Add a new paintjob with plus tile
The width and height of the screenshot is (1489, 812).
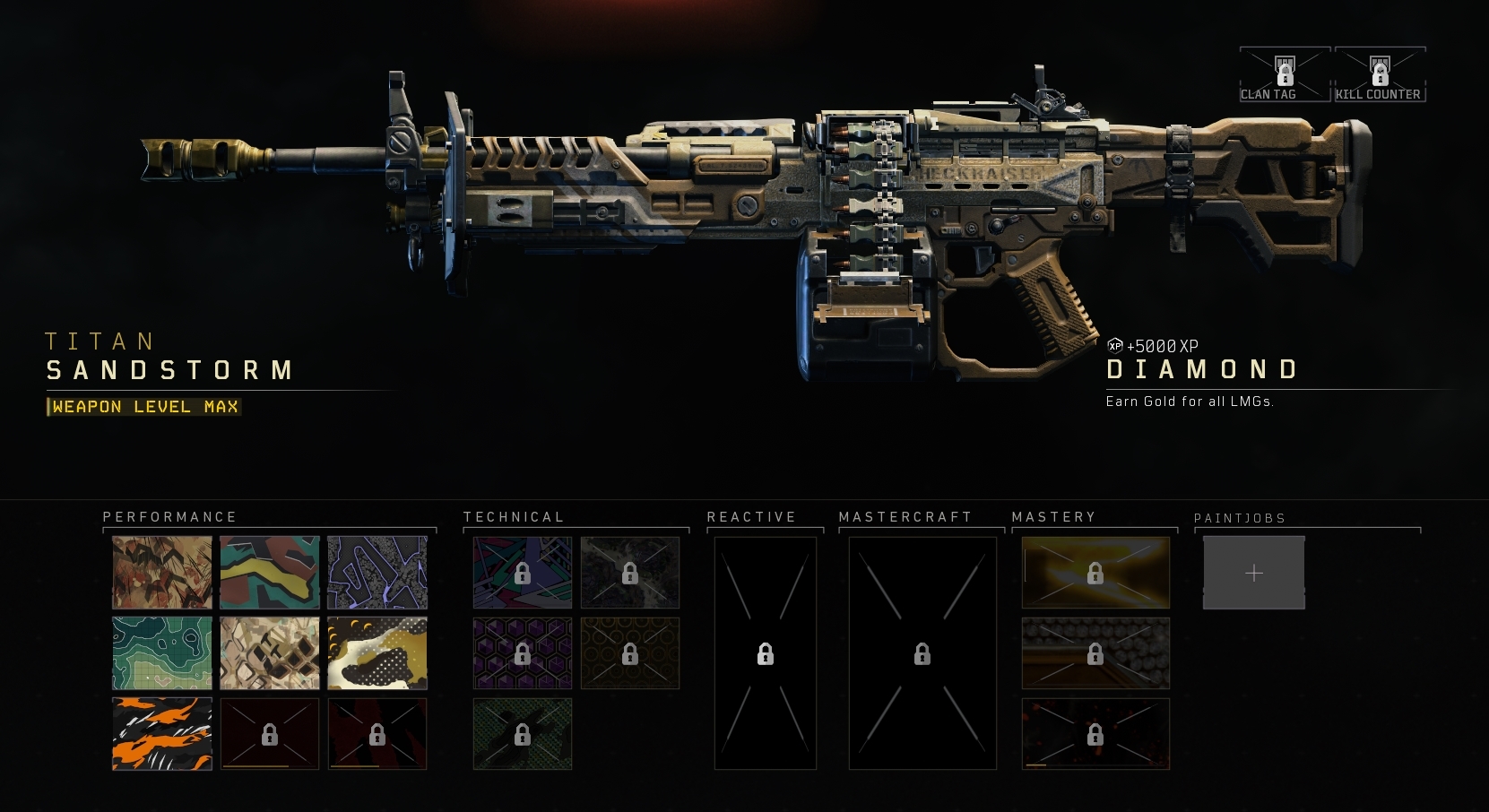pos(1253,573)
